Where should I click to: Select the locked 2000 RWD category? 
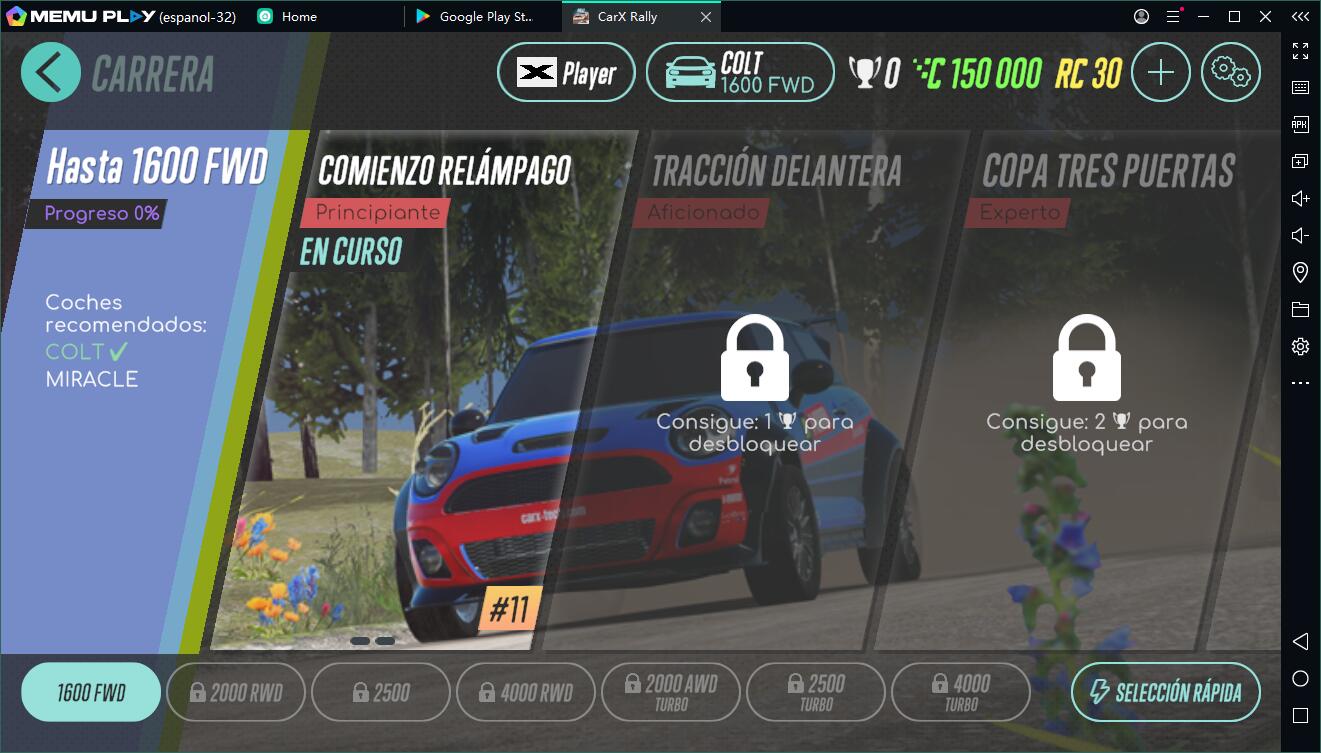coord(236,691)
